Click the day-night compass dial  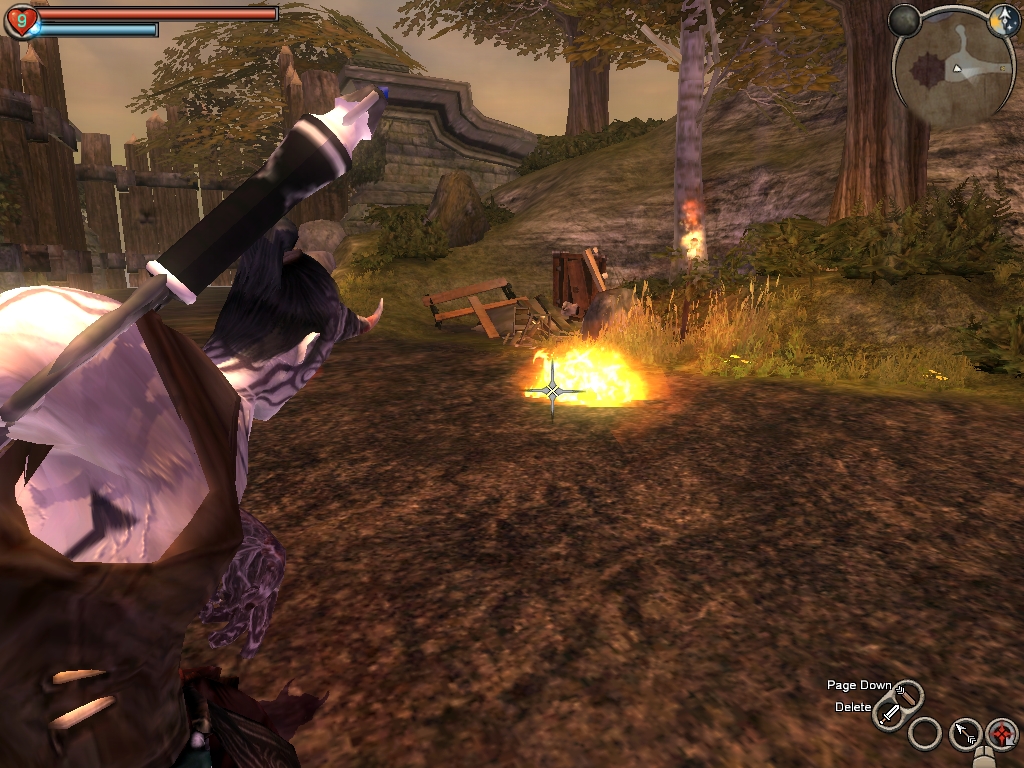[x=1003, y=22]
